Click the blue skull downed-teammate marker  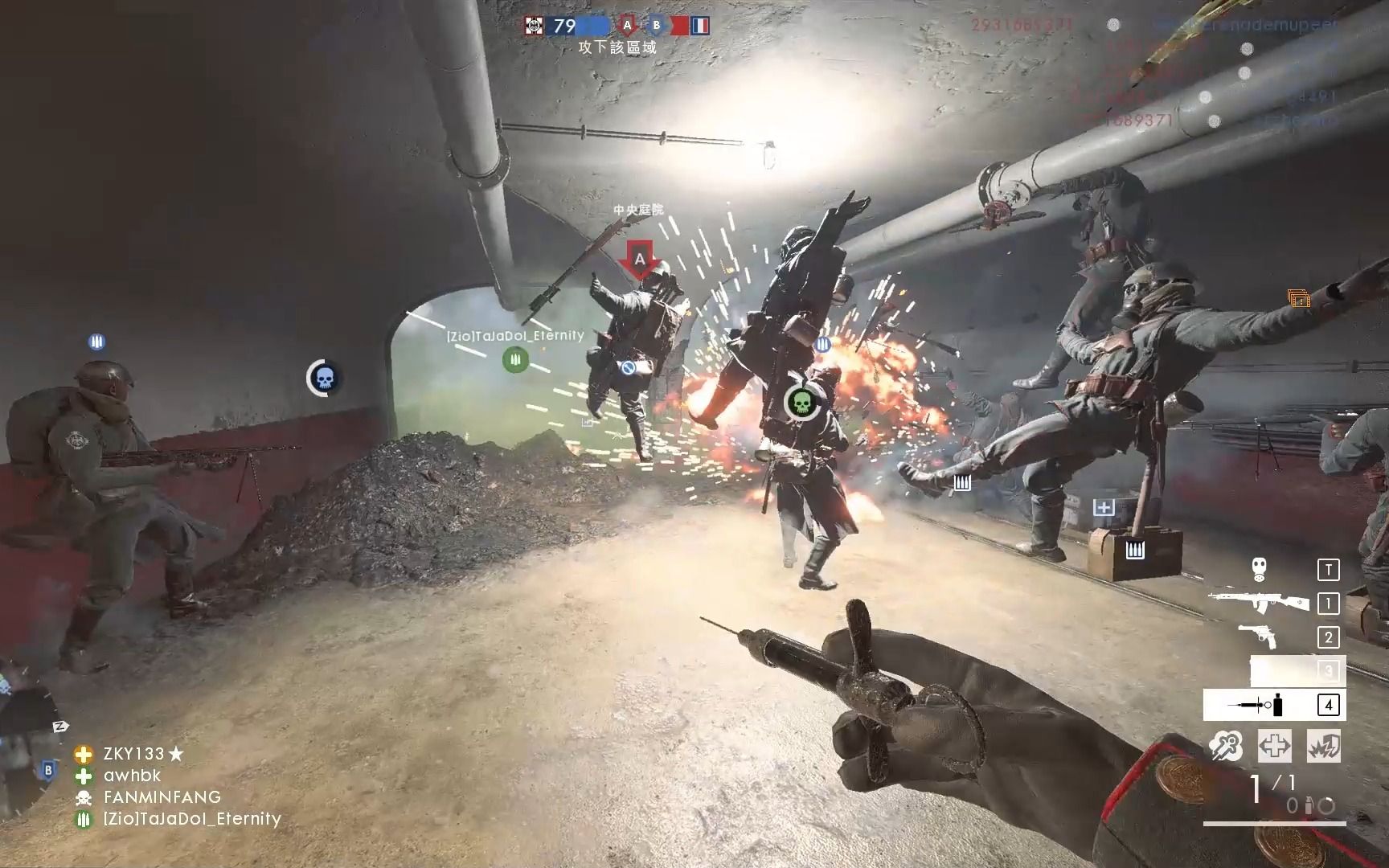coord(323,378)
